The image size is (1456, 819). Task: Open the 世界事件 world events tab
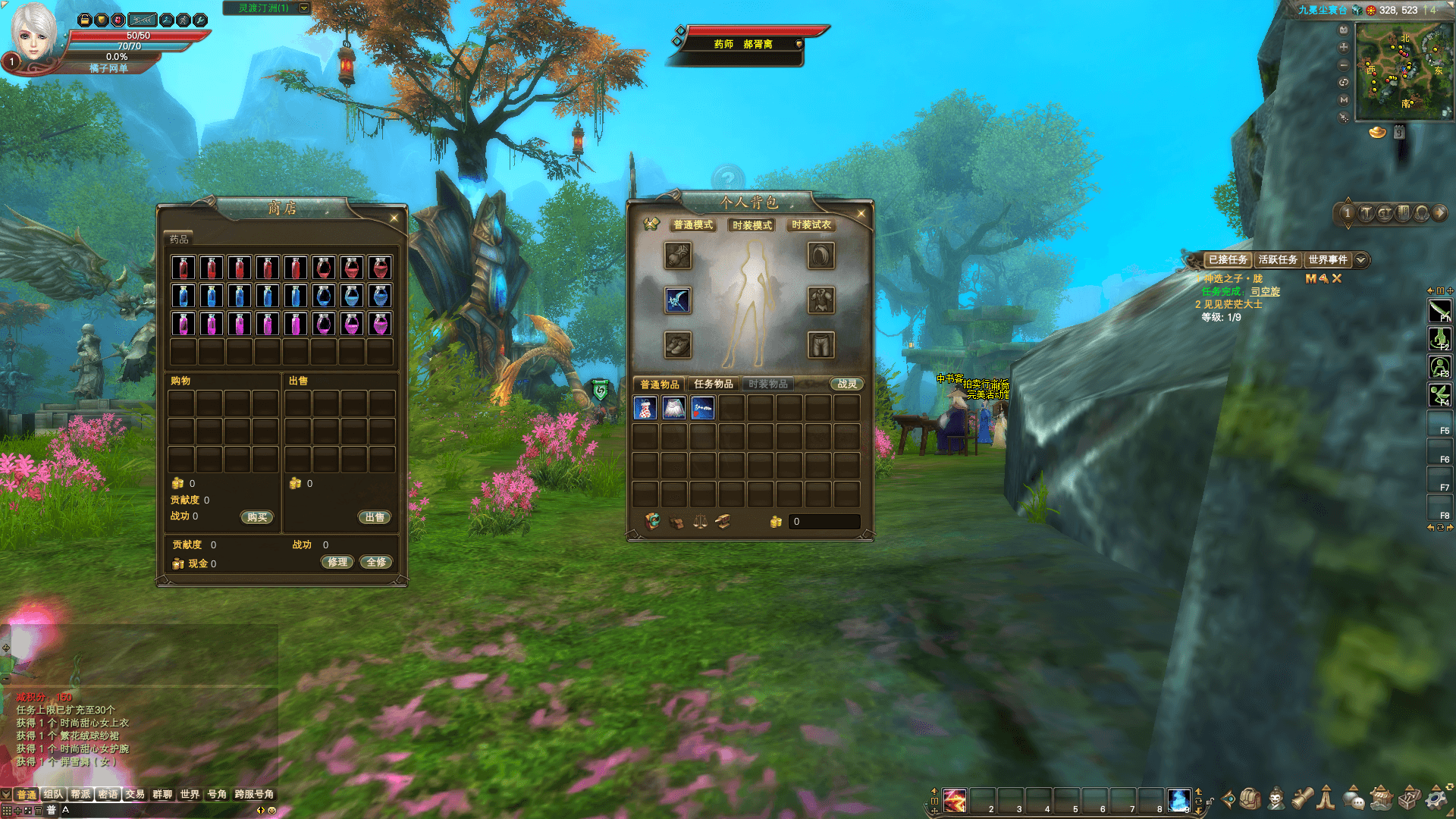click(x=1327, y=260)
